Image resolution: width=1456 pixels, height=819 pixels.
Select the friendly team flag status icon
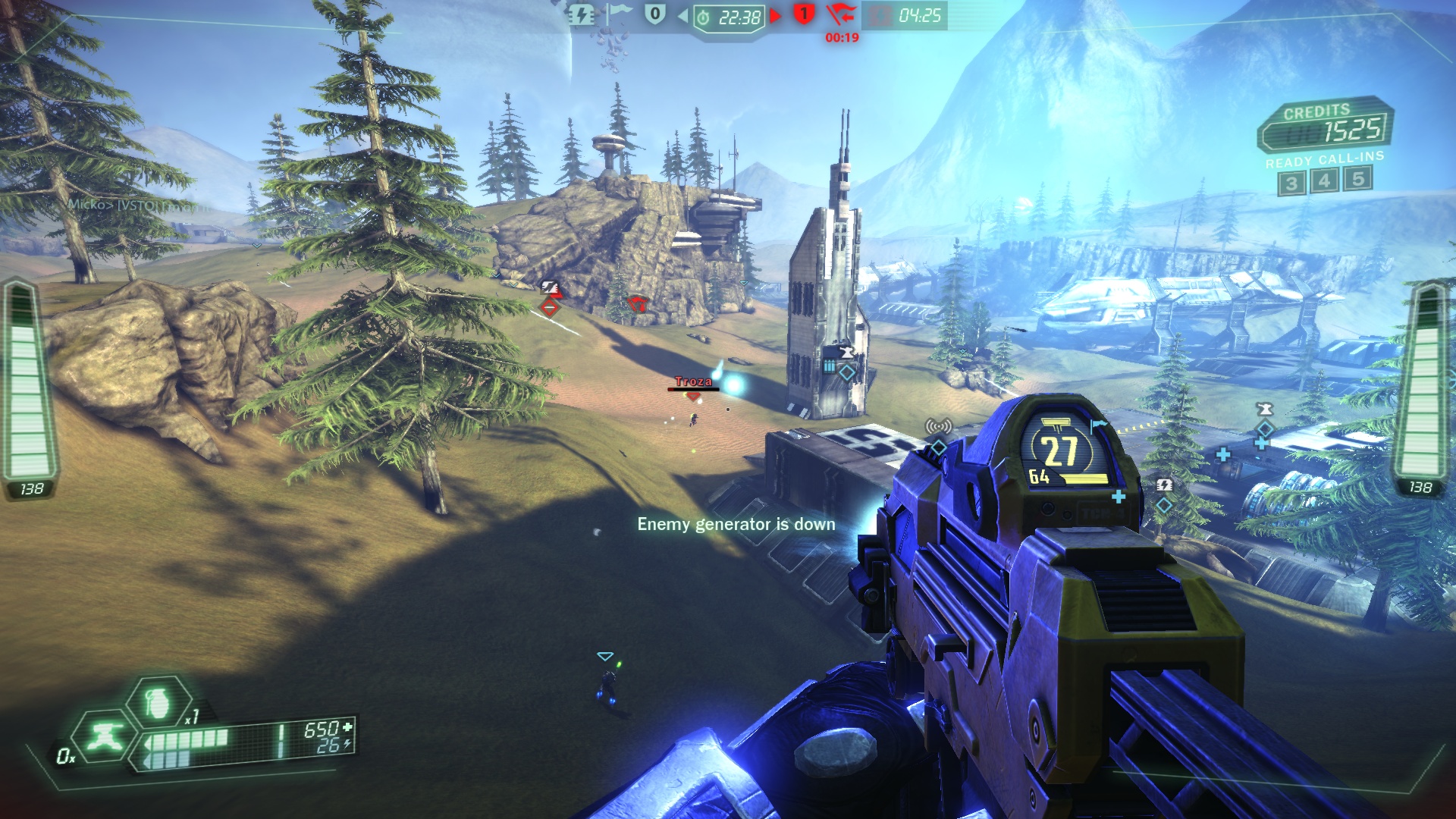click(618, 14)
